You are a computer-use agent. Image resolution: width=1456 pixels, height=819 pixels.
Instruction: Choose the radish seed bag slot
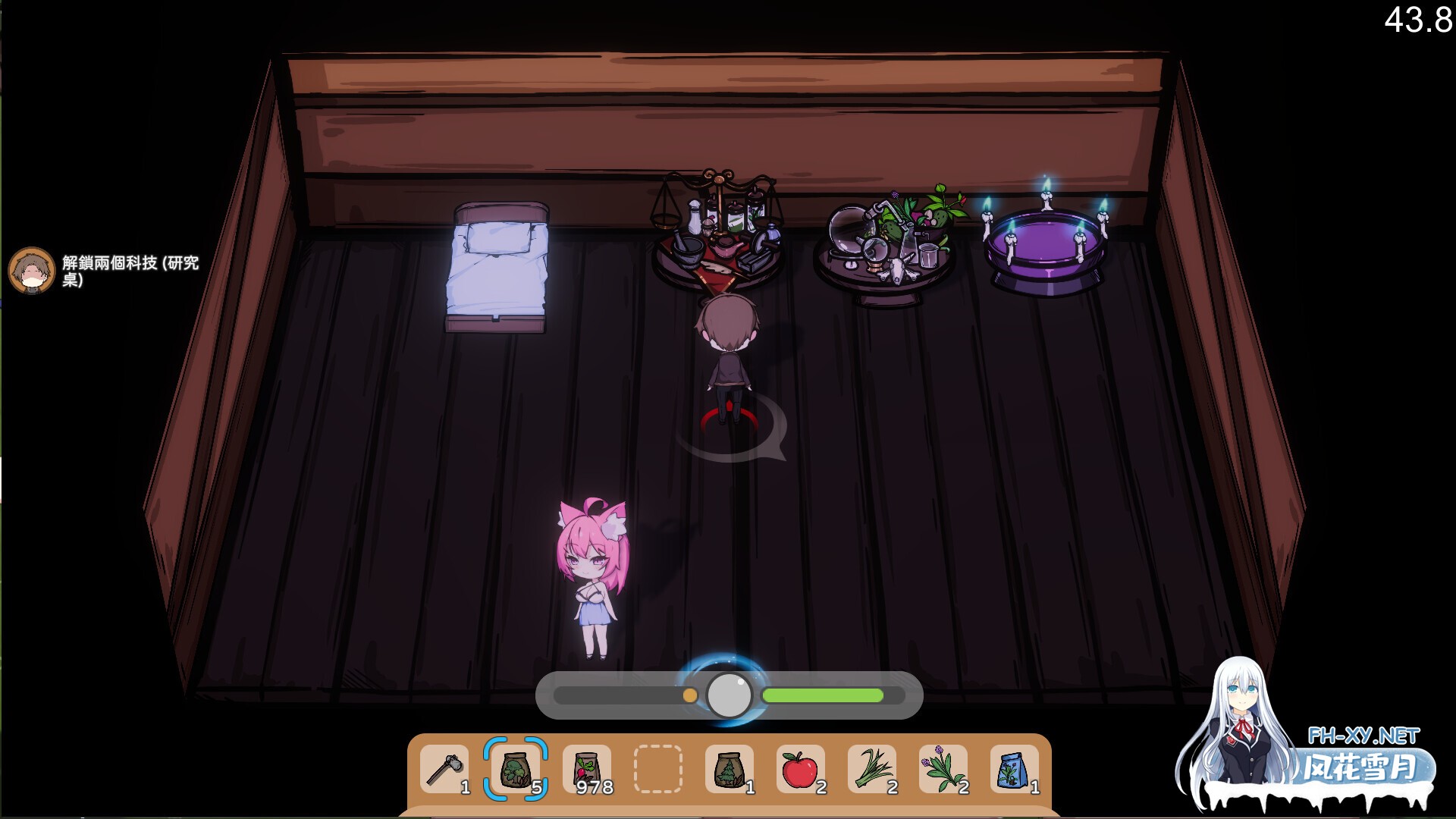click(587, 769)
